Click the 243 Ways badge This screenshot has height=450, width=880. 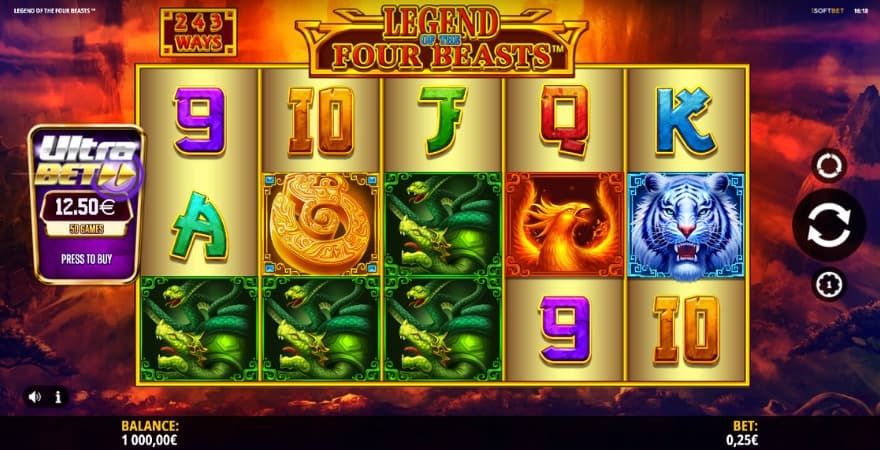click(198, 32)
